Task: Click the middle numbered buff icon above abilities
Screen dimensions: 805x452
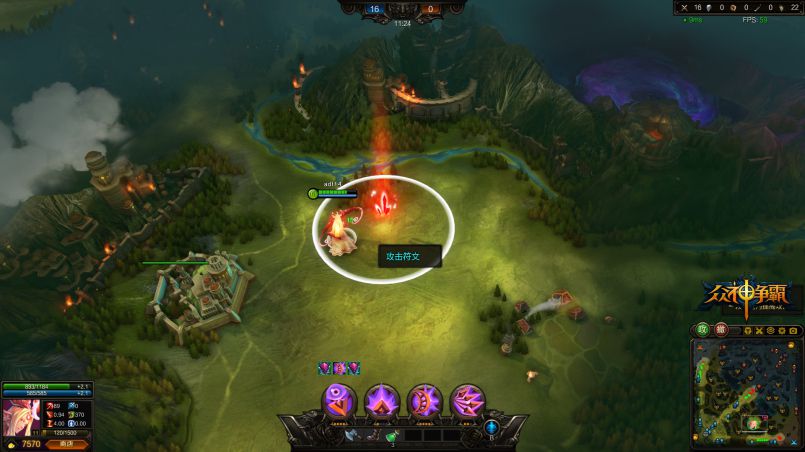Action: click(338, 369)
